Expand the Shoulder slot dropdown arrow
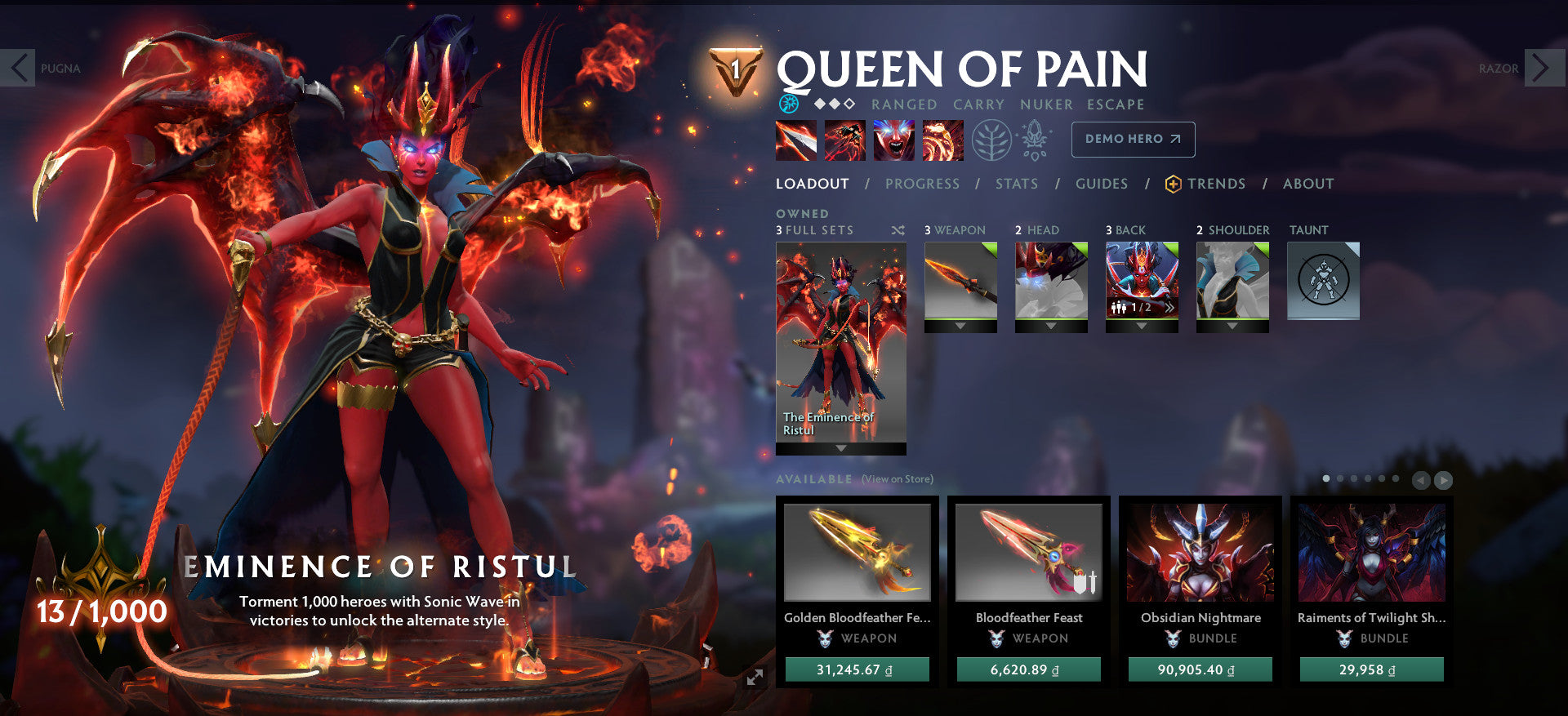The width and height of the screenshot is (1568, 716). (1233, 325)
